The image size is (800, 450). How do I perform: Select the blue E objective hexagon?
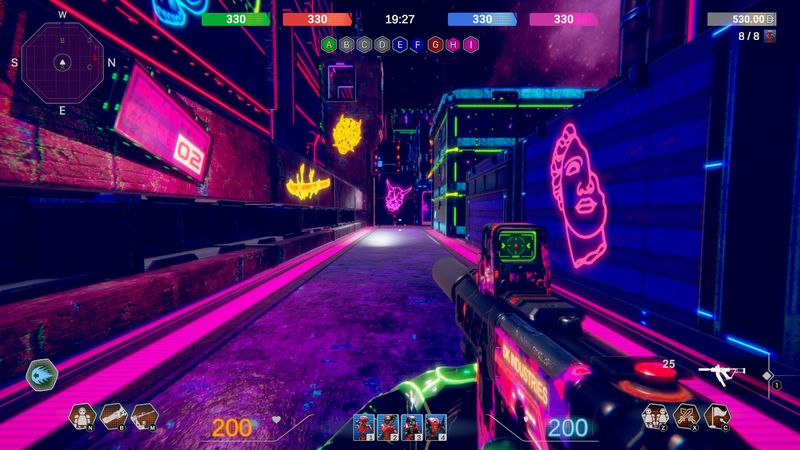(x=400, y=45)
